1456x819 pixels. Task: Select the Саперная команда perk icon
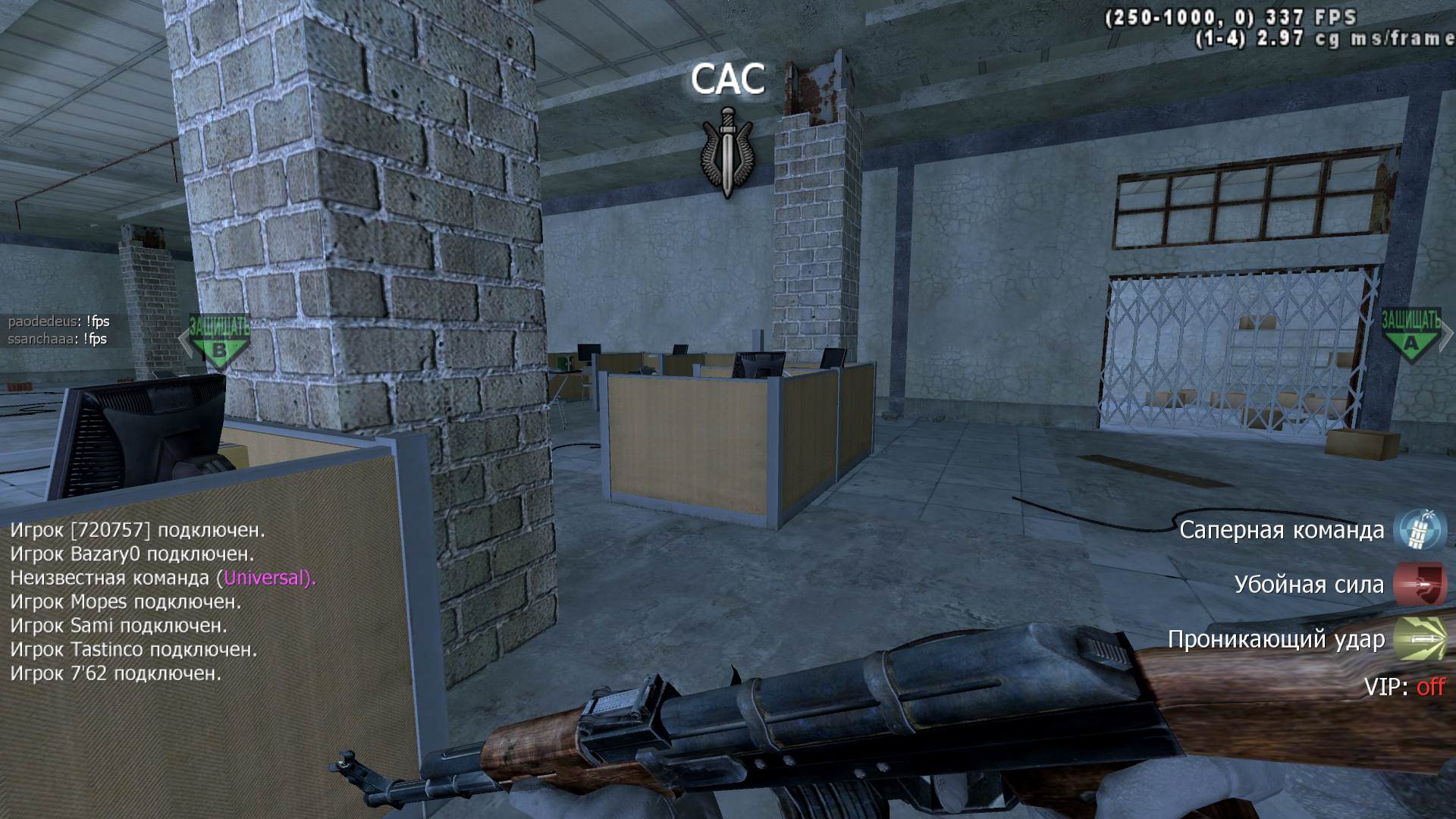click(x=1420, y=529)
